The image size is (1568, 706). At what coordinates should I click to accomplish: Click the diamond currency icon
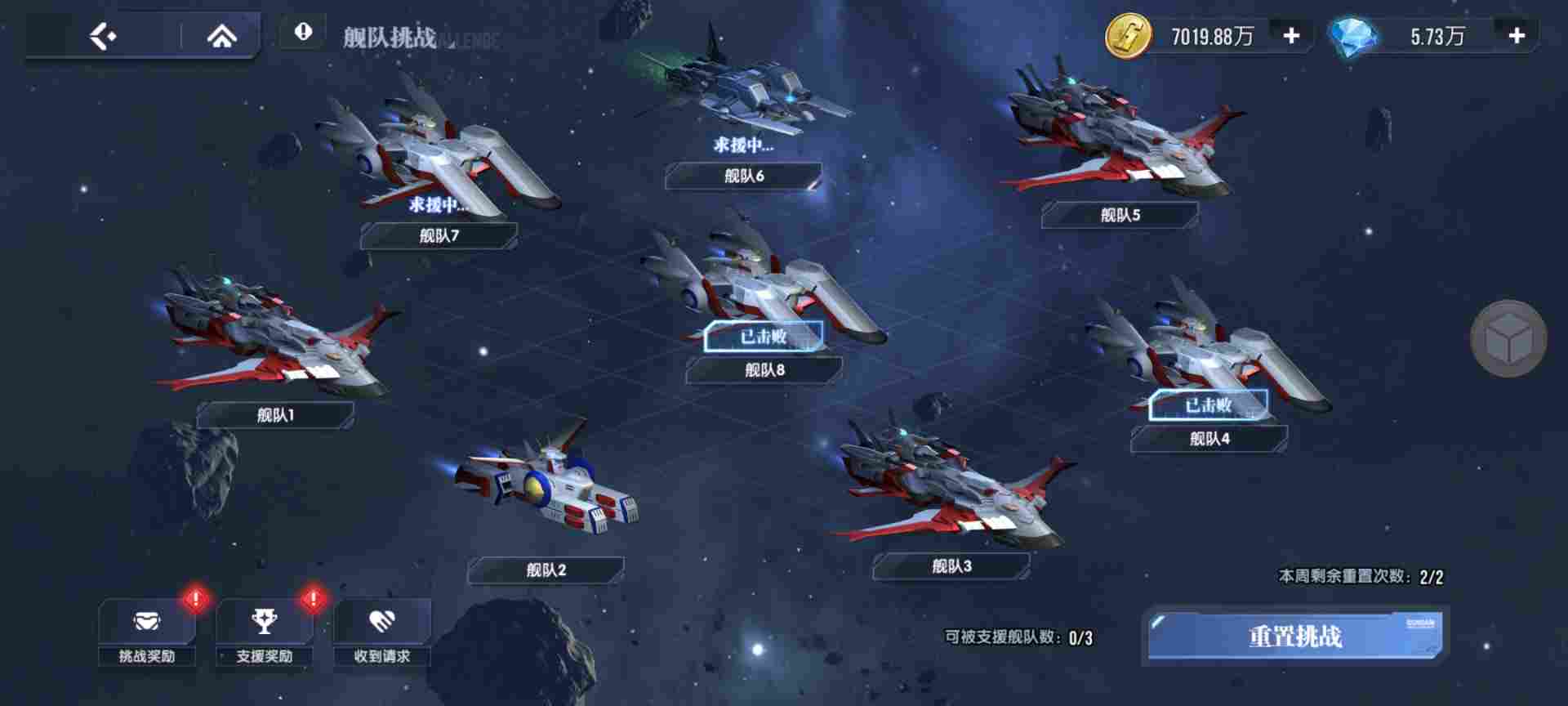pos(1353,36)
